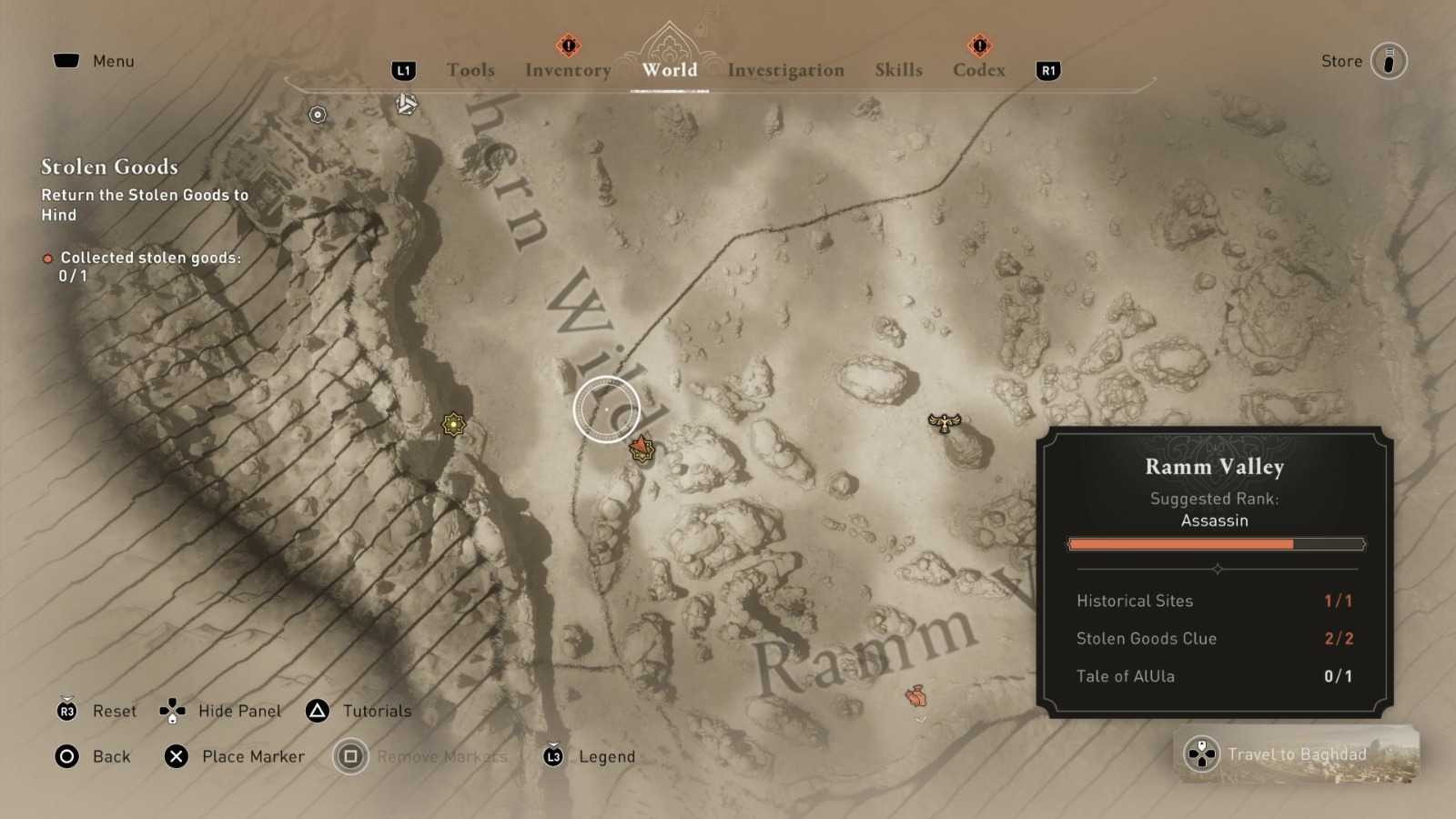Click the Suggested Rank progress bar
This screenshot has height=819, width=1456.
pyautogui.click(x=1217, y=543)
